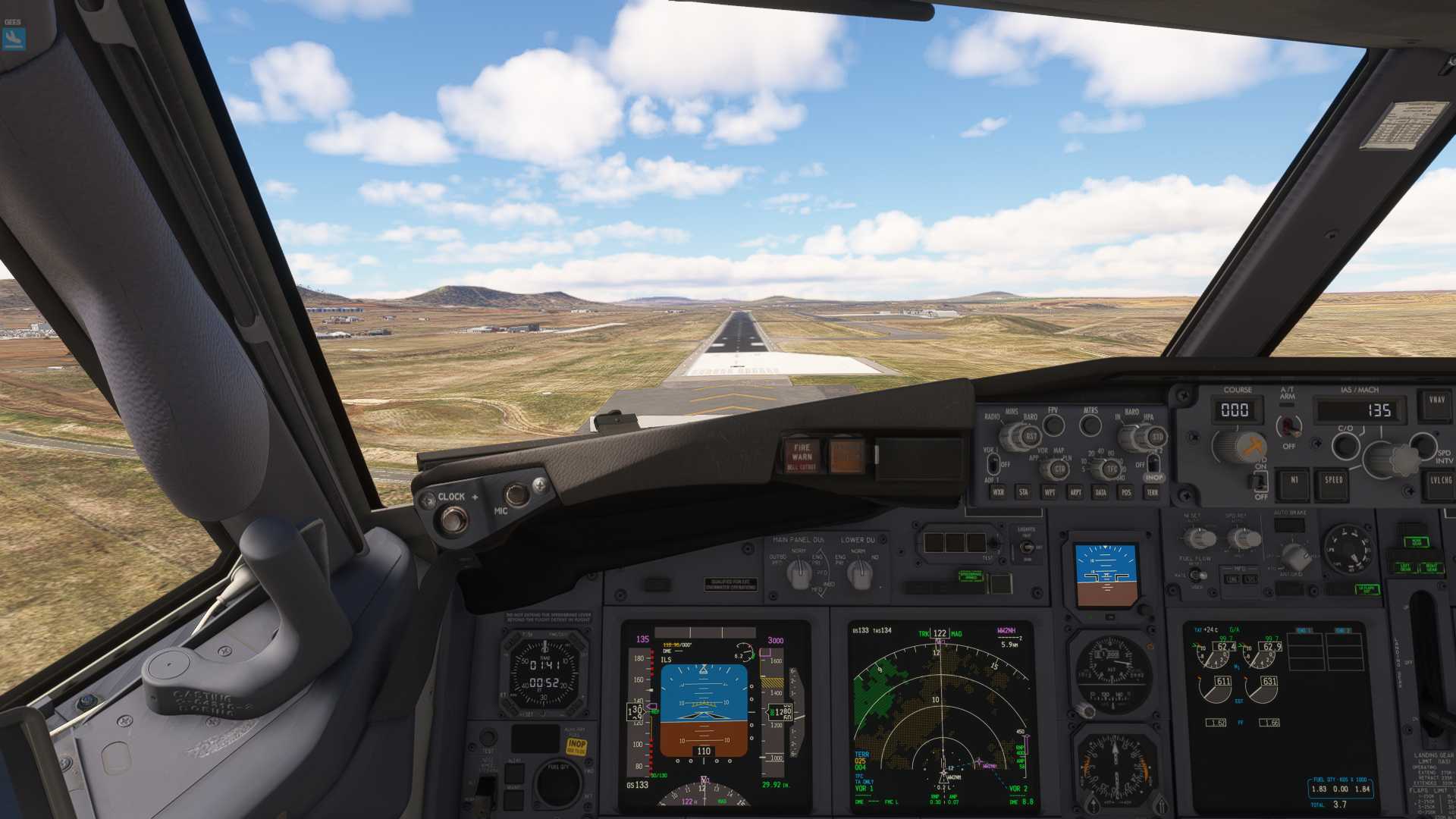
Task: Click the blue GEES overlay icon
Action: point(14,38)
